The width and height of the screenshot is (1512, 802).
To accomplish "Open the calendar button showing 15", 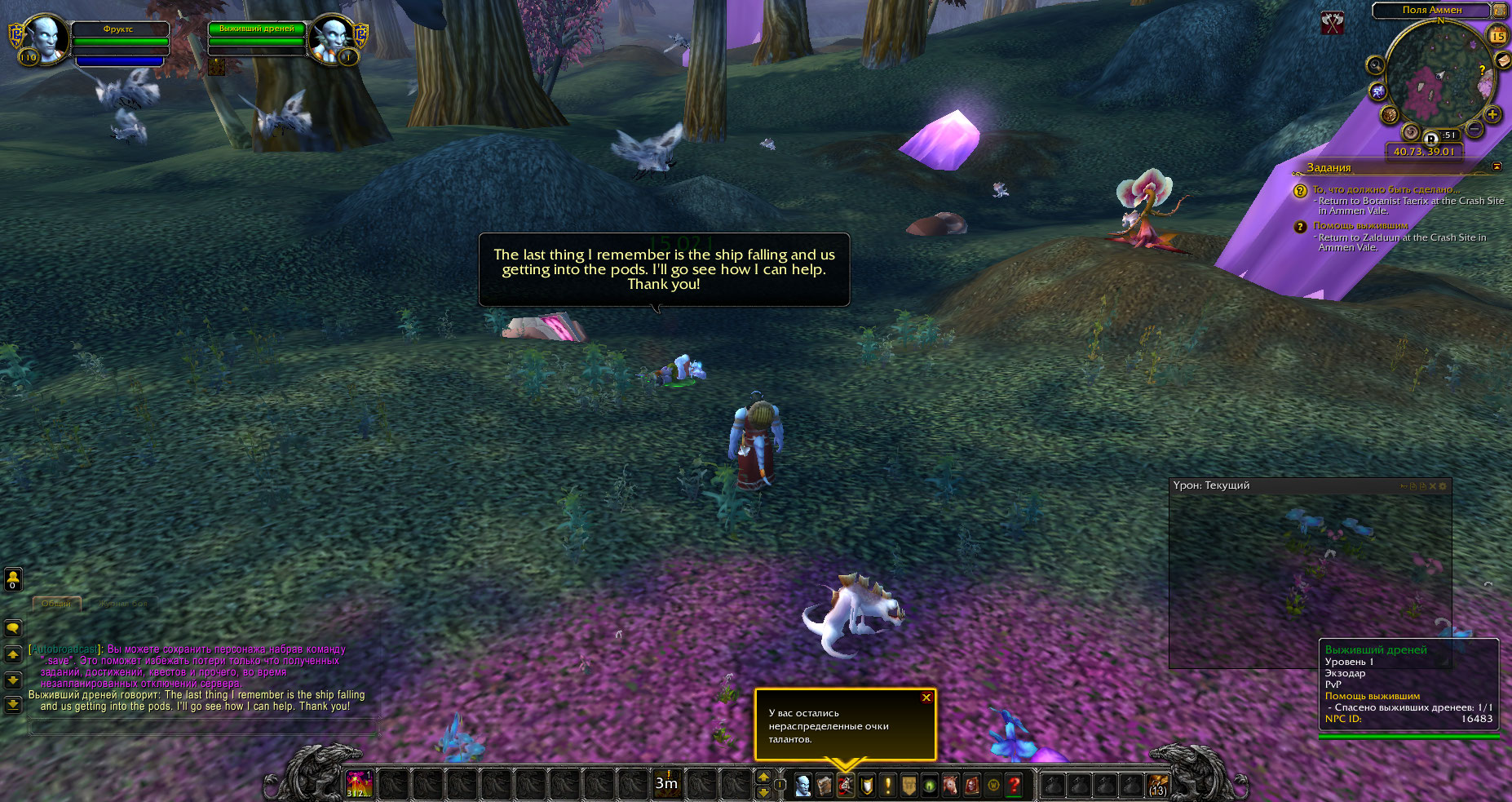I will [x=1498, y=35].
